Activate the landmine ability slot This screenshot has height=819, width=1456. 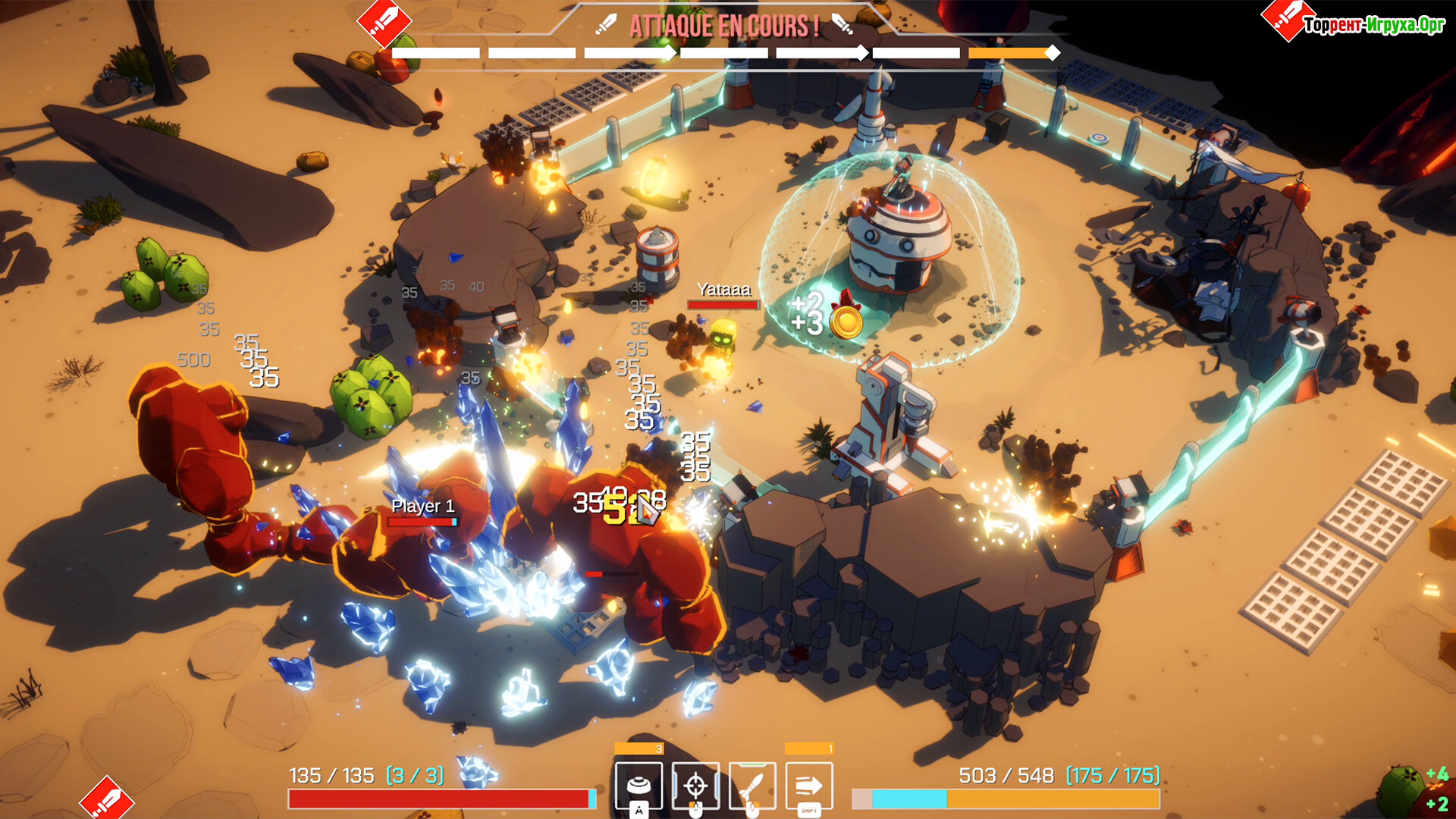tap(639, 786)
